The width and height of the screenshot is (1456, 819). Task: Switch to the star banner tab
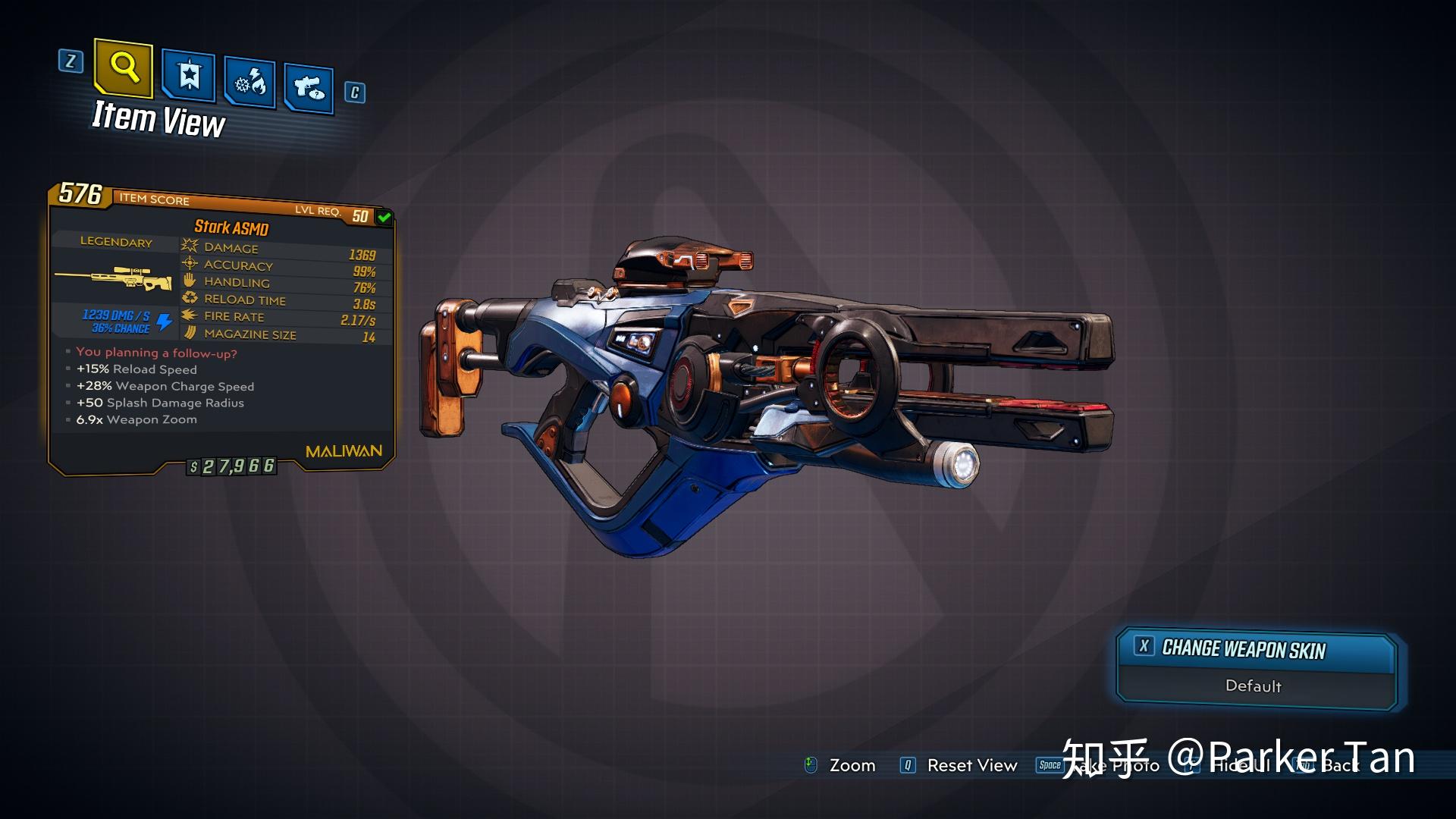click(189, 76)
